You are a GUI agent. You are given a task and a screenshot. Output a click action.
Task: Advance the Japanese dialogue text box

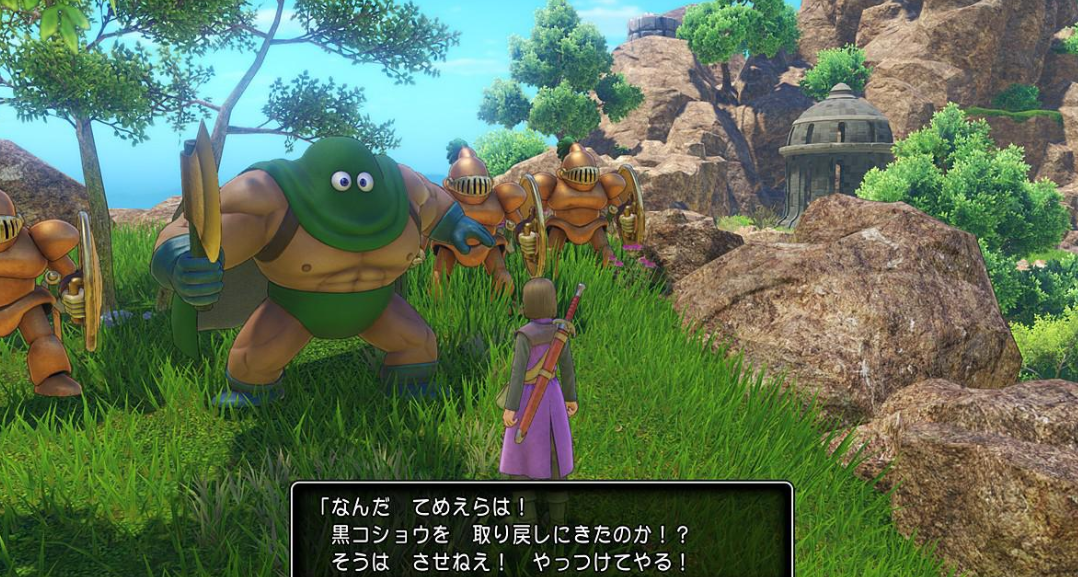click(541, 530)
